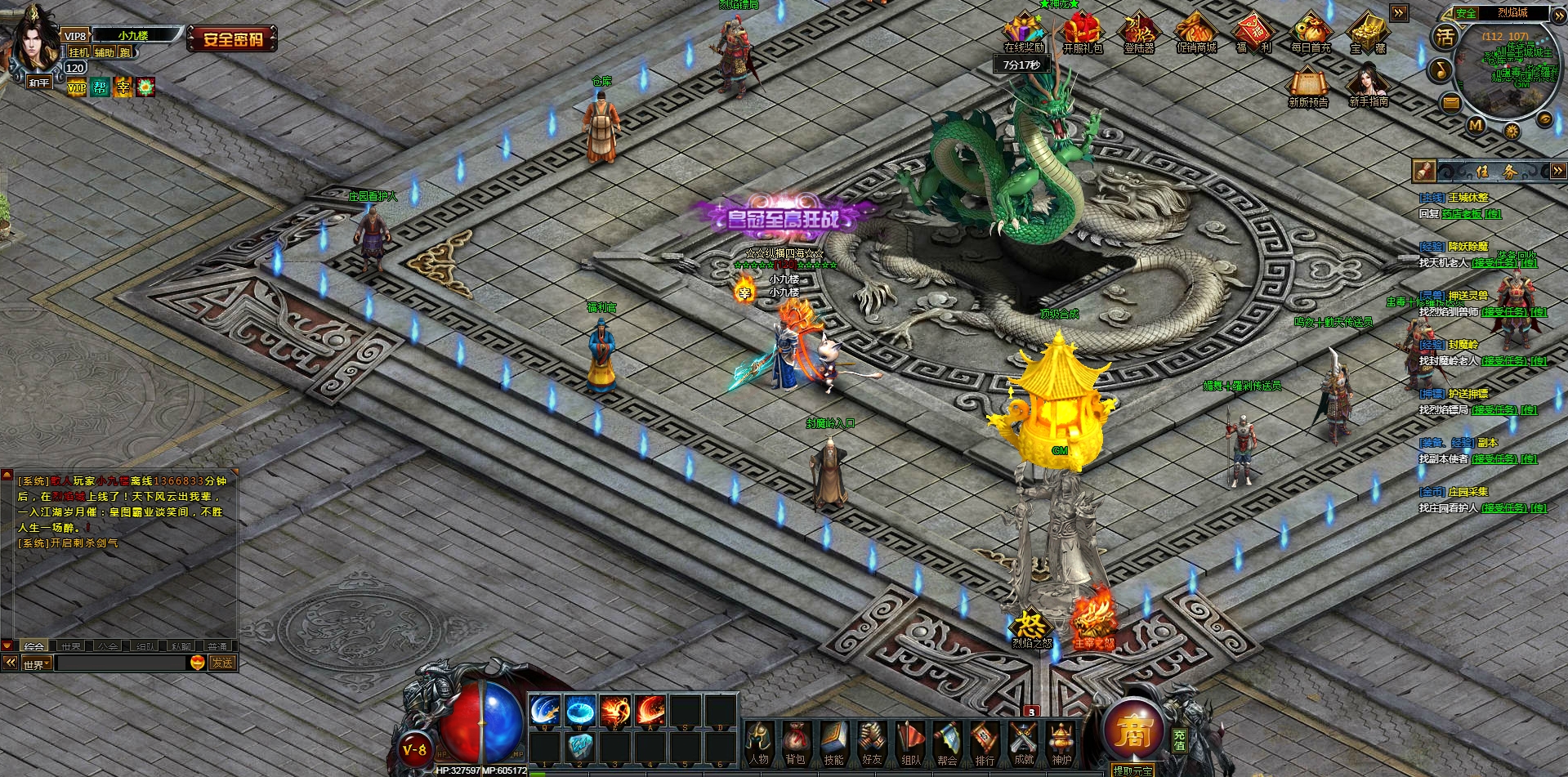View the 排行 rankings scroll
The height and width of the screenshot is (777, 1568).
coord(985,744)
